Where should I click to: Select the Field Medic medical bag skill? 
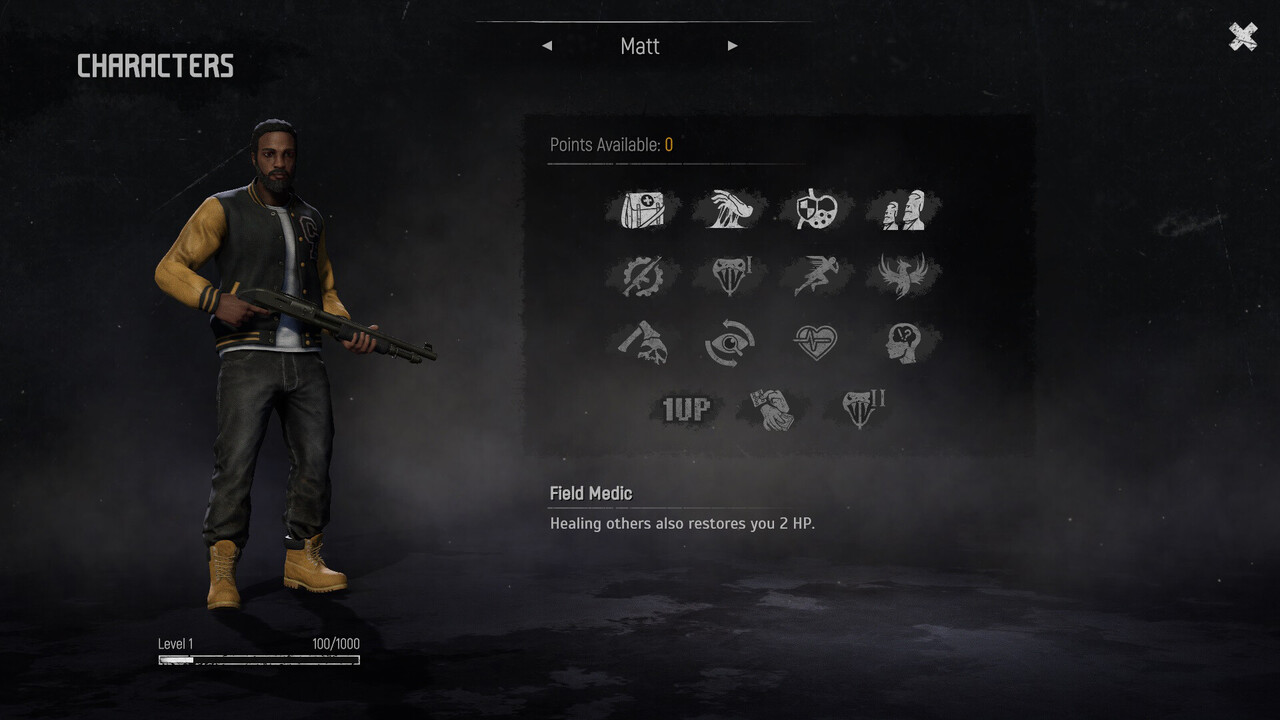point(643,210)
